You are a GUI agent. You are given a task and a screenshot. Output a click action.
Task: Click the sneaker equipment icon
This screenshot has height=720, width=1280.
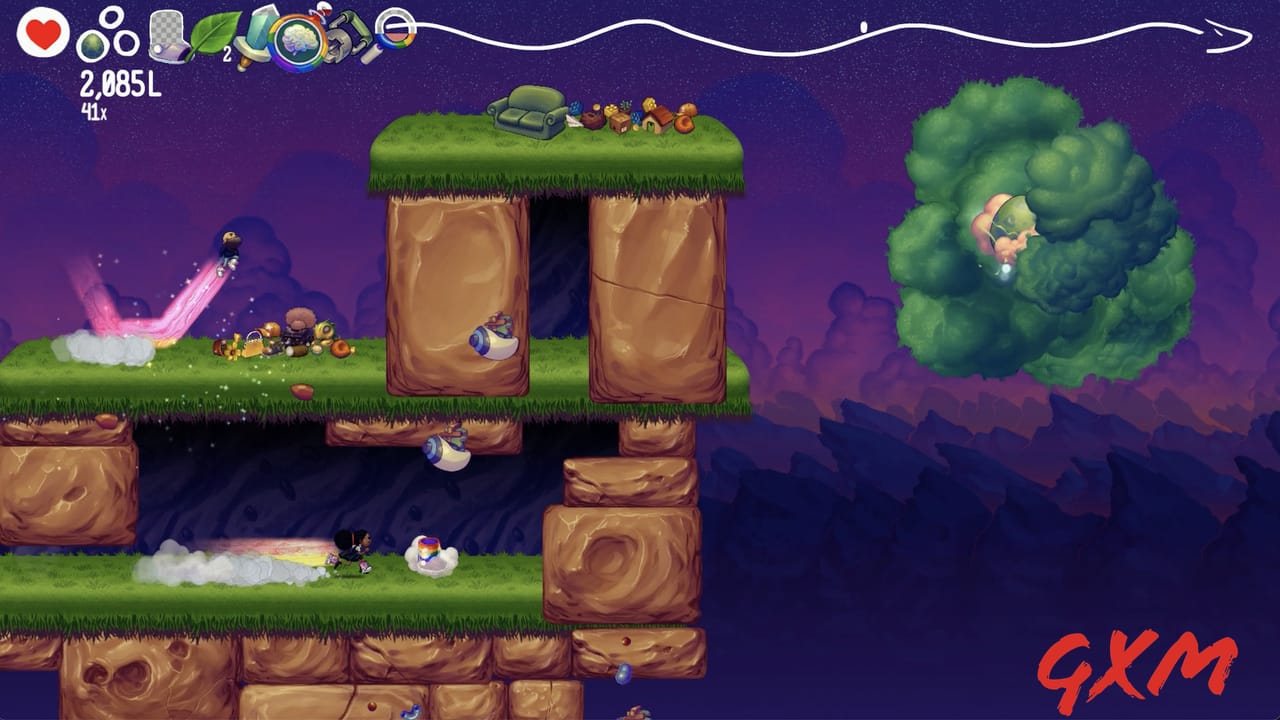click(x=165, y=38)
